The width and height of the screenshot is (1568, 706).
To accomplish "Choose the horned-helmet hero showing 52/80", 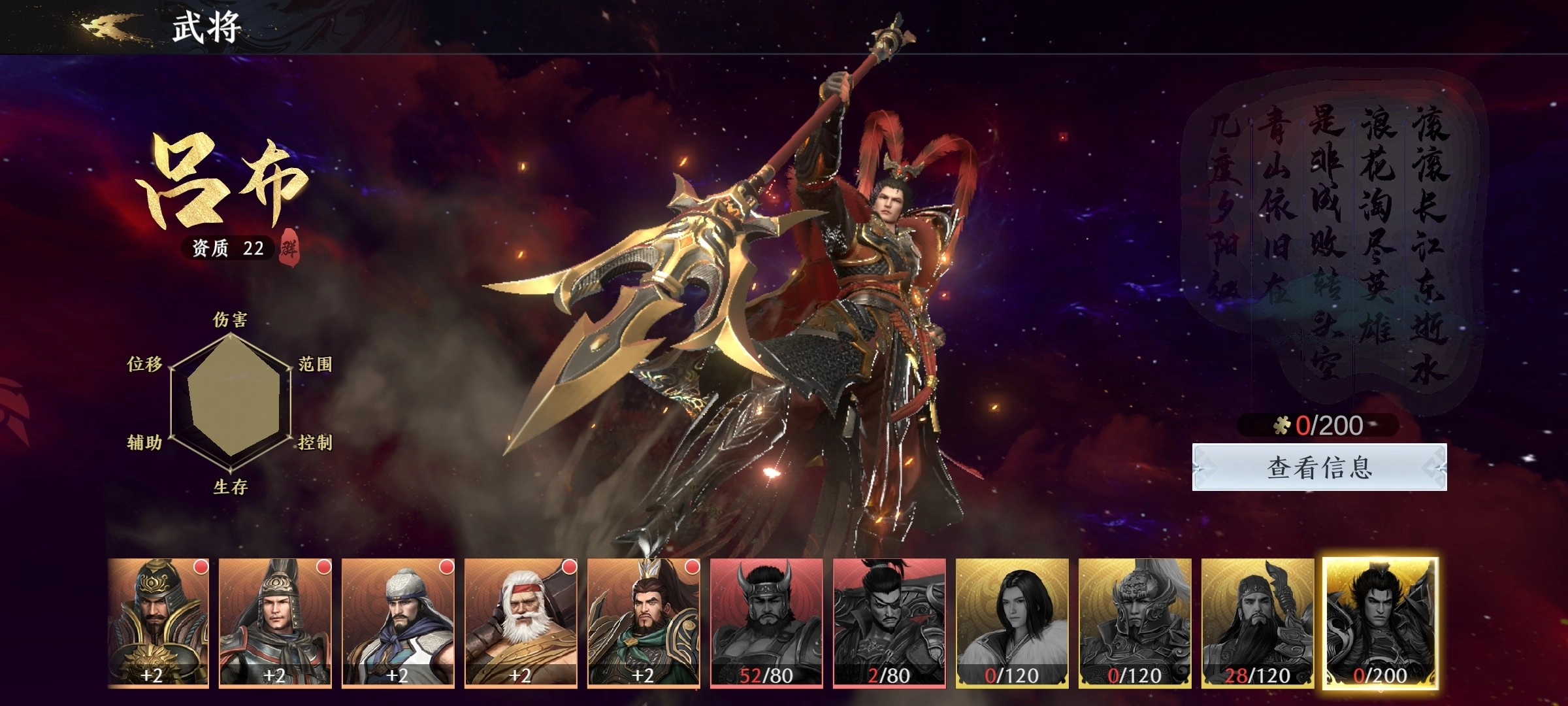I will [766, 622].
